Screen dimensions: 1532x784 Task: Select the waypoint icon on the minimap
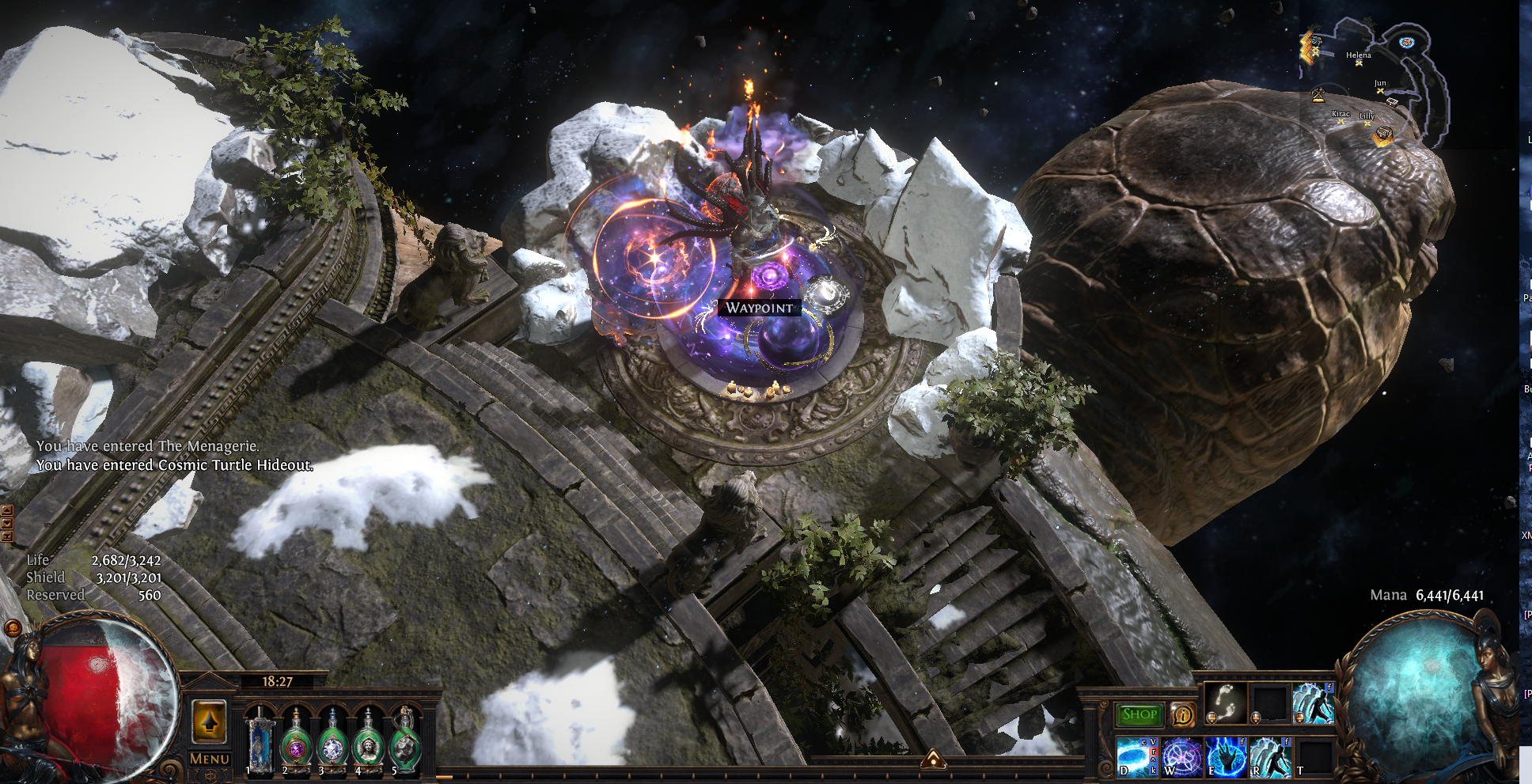(1406, 43)
